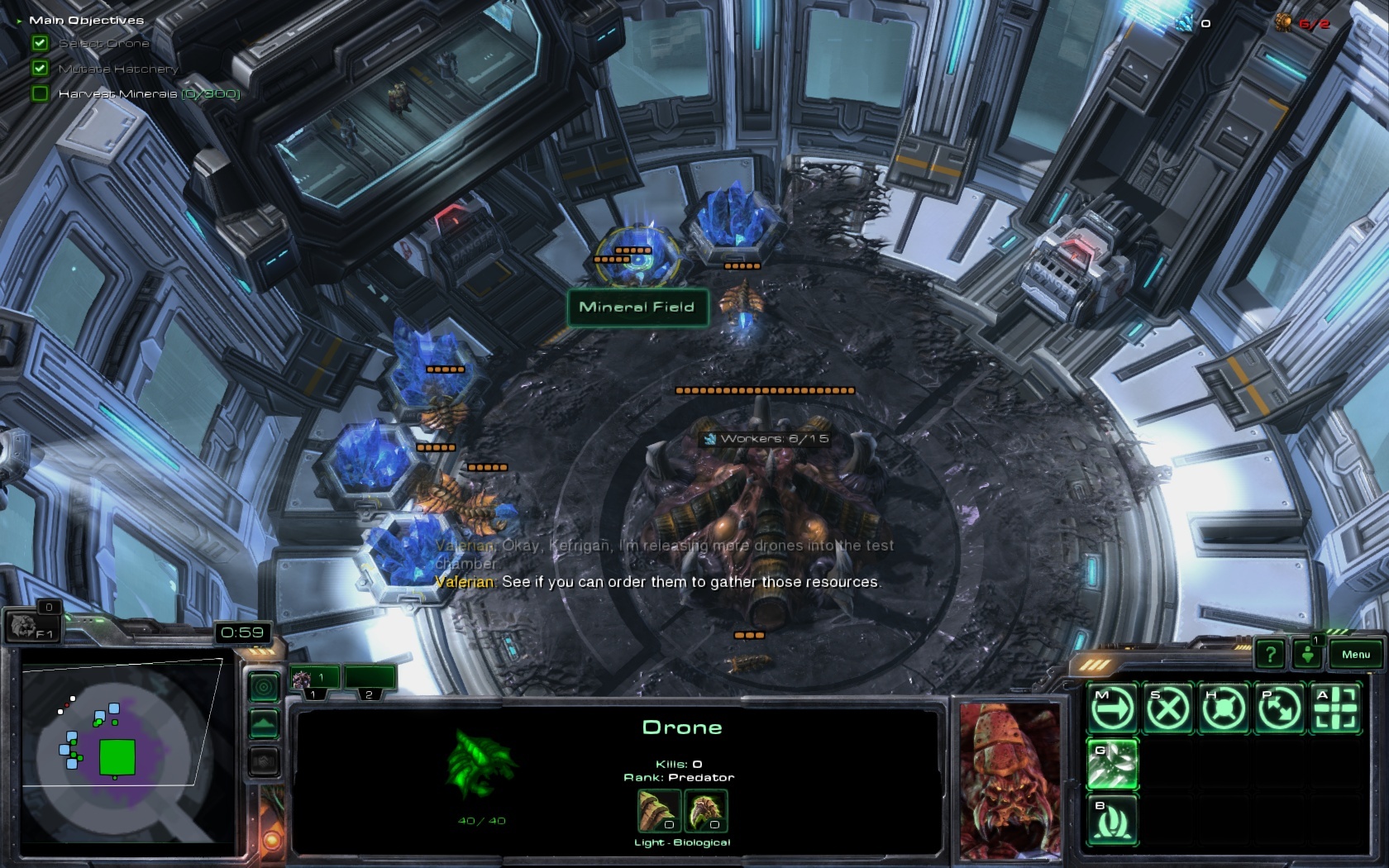1389x868 pixels.
Task: Choose the Patrol command
Action: click(1280, 708)
